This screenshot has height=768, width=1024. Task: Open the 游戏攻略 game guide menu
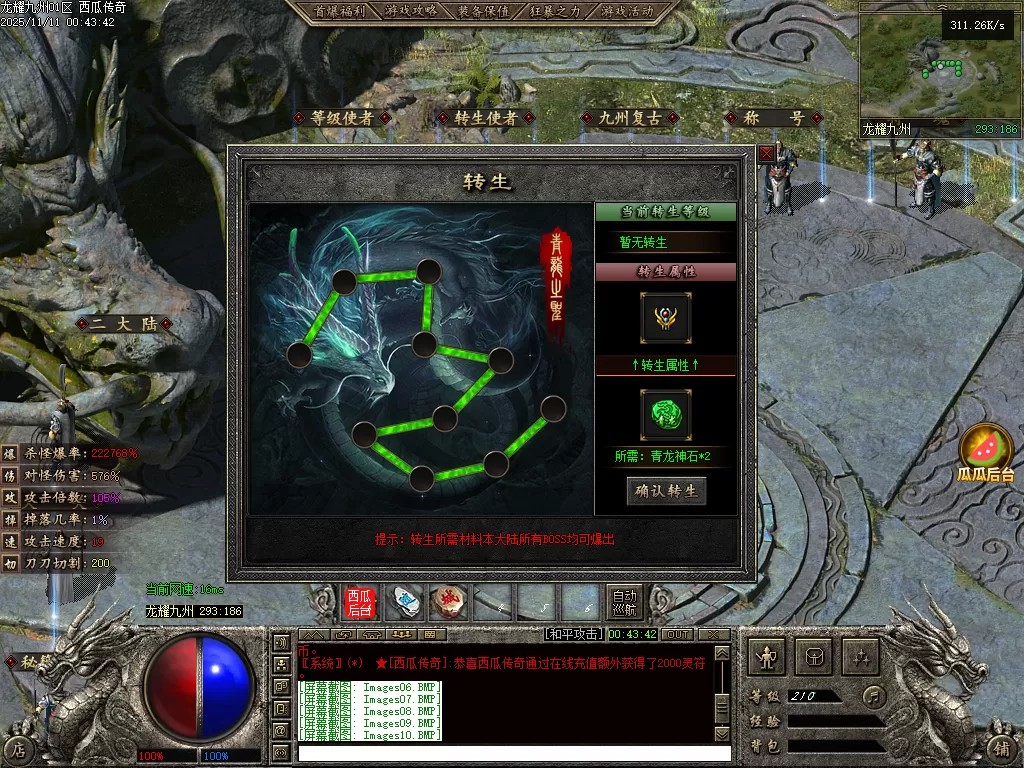pyautogui.click(x=411, y=11)
